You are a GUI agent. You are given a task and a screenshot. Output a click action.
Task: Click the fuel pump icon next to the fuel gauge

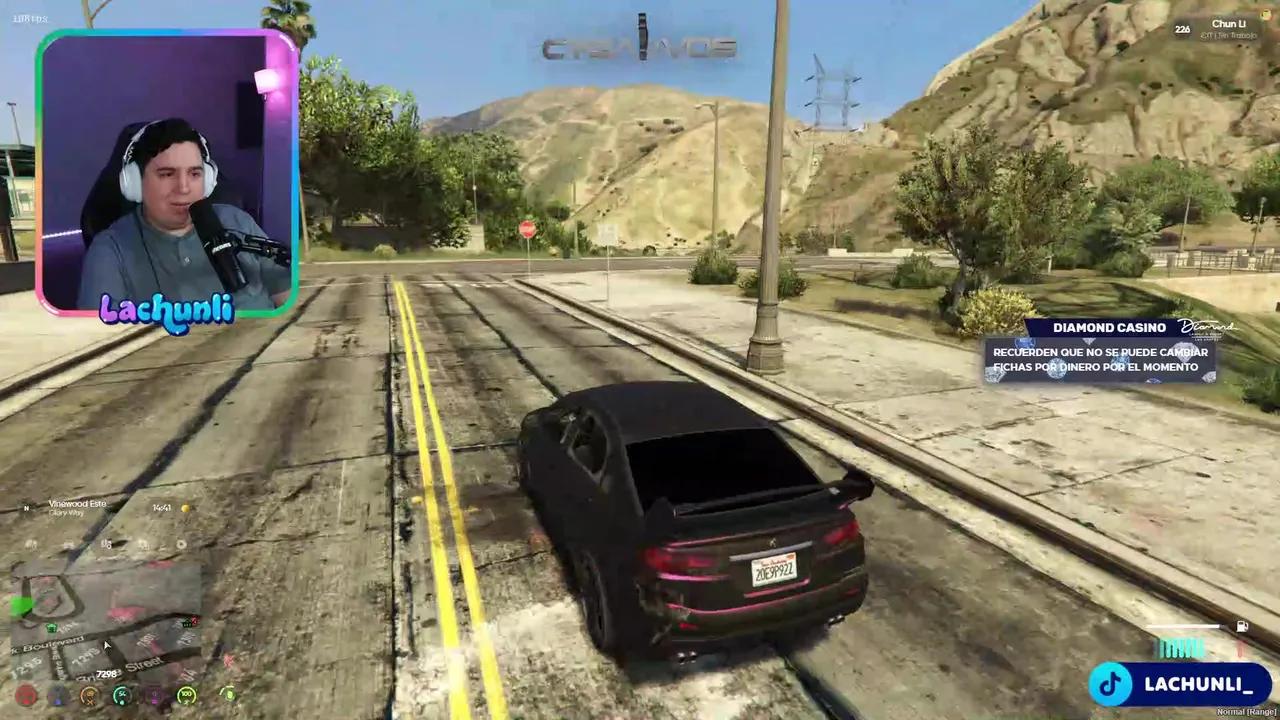(x=1242, y=626)
